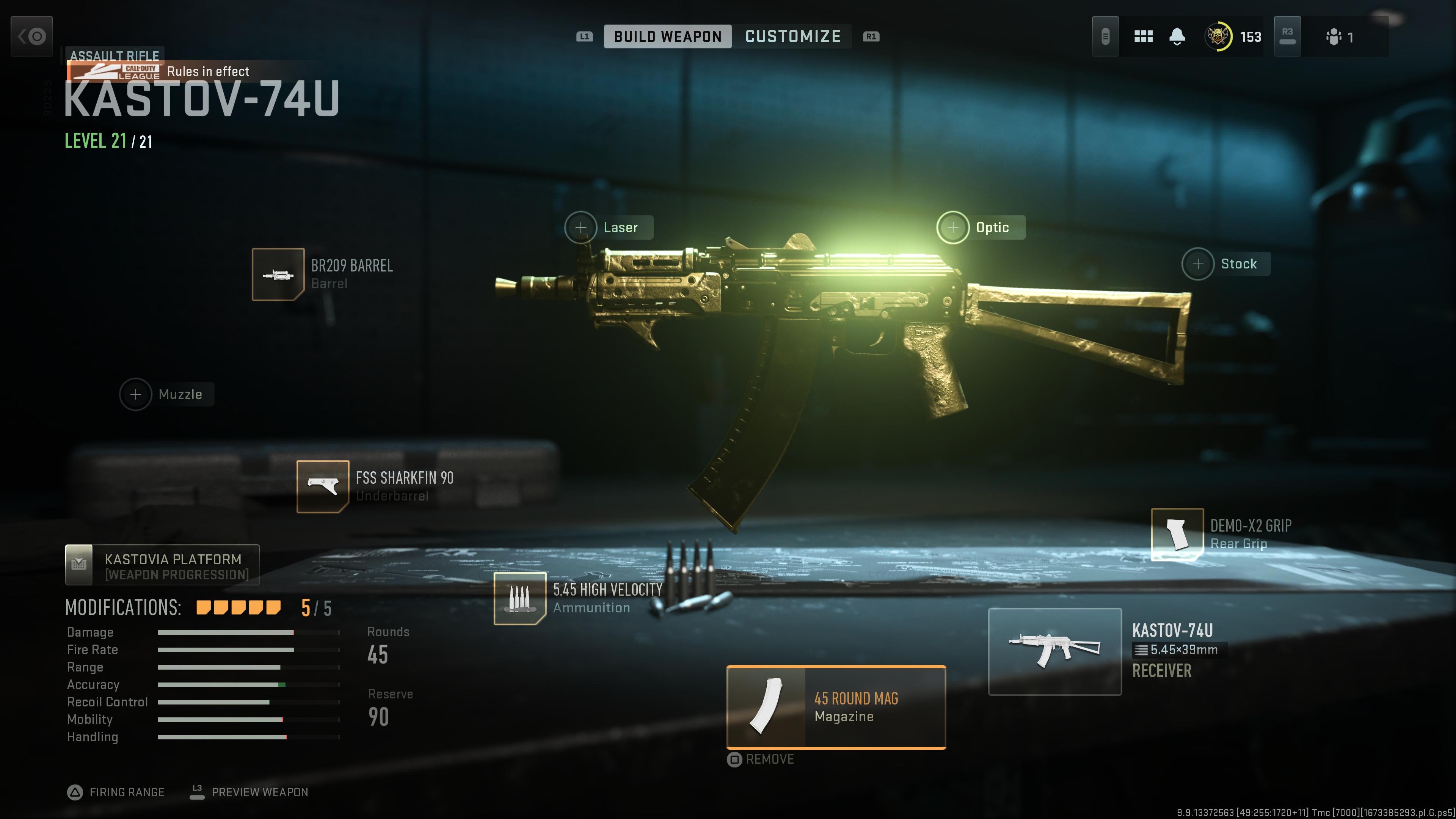Open the Kastov-74U receiver tile
Viewport: 1456px width, 819px height.
pos(1055,652)
